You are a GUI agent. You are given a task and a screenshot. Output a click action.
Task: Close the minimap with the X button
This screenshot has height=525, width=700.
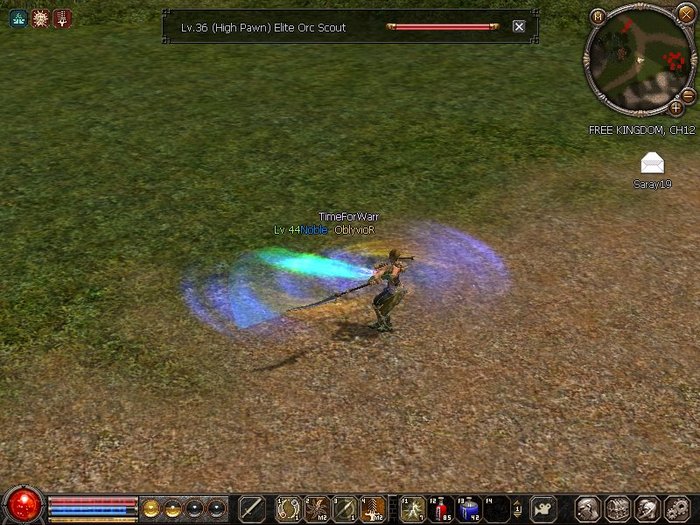(x=685, y=16)
